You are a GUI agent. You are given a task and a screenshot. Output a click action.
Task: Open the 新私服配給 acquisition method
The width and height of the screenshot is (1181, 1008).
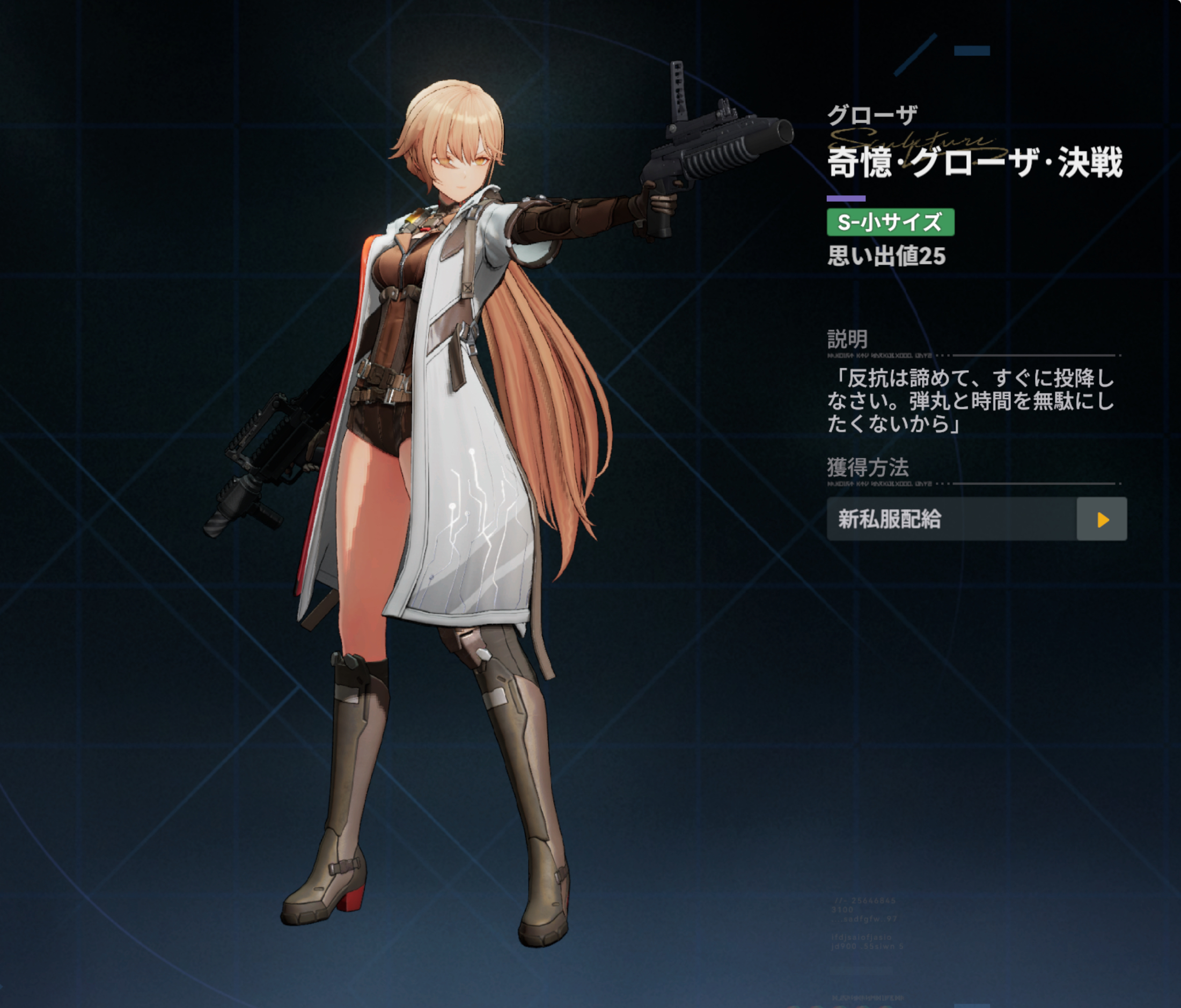click(x=951, y=519)
